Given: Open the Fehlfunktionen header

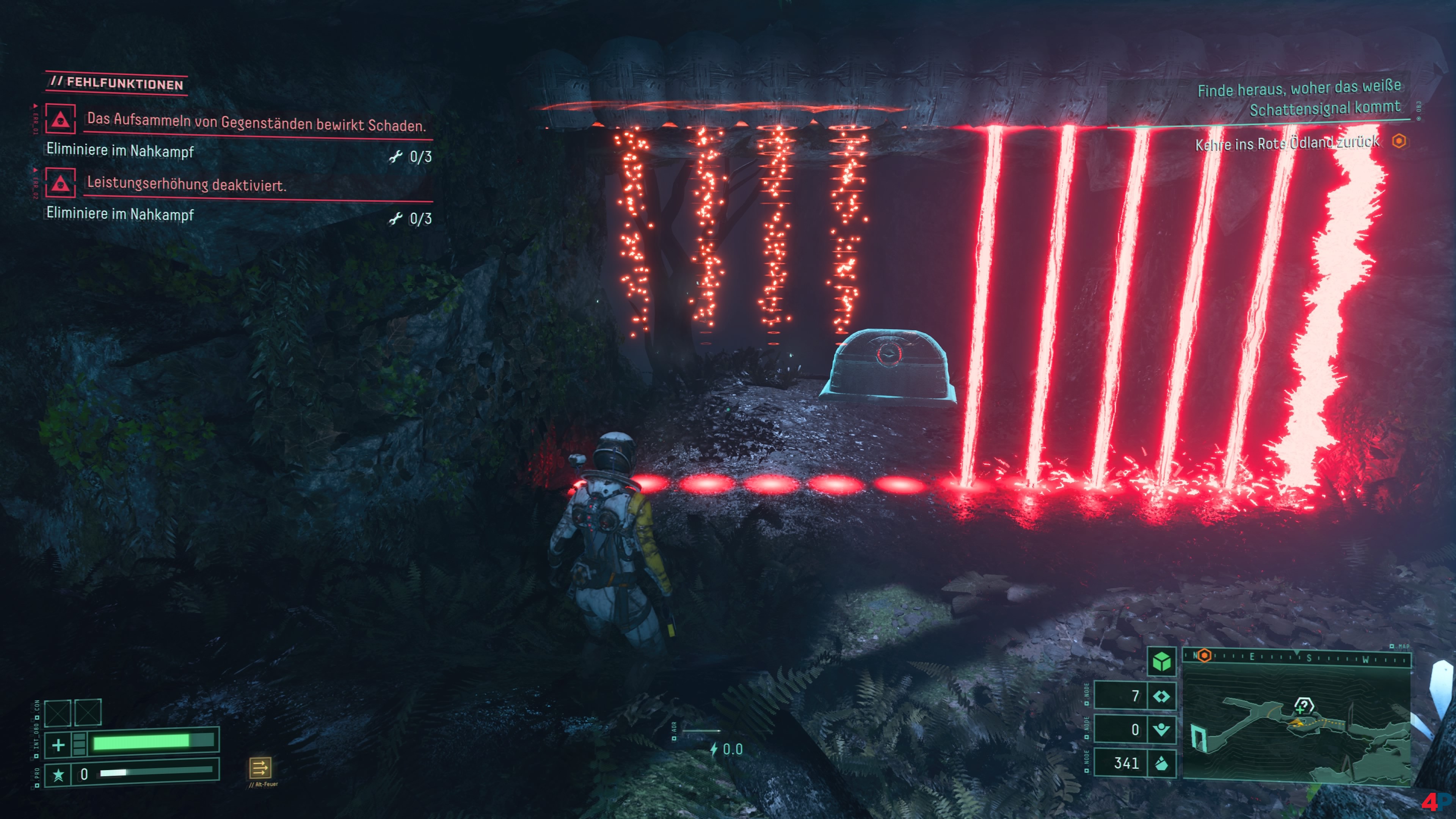Looking at the screenshot, I should tap(117, 84).
